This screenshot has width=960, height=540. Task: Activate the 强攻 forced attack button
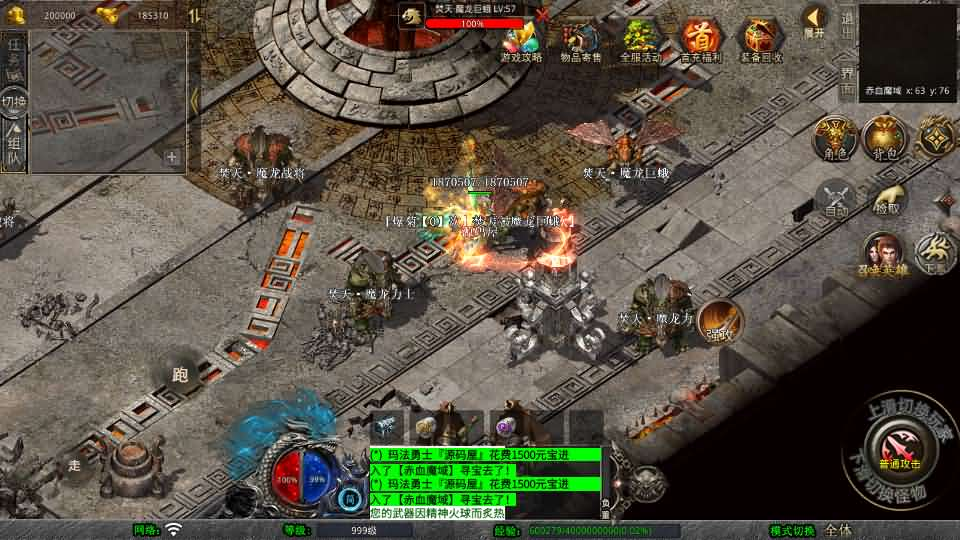[x=718, y=320]
